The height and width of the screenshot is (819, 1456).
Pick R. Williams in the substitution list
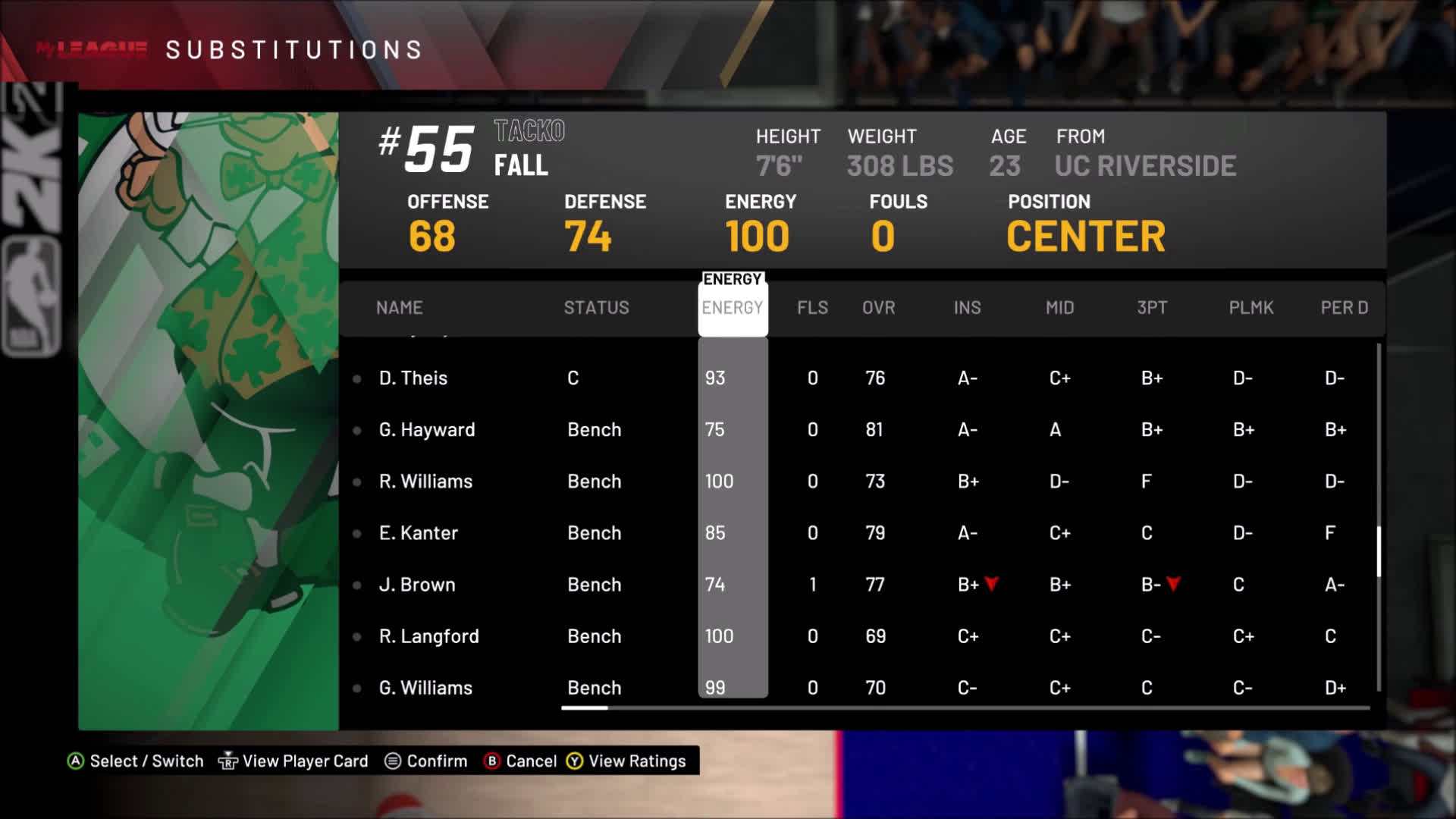[x=425, y=481]
